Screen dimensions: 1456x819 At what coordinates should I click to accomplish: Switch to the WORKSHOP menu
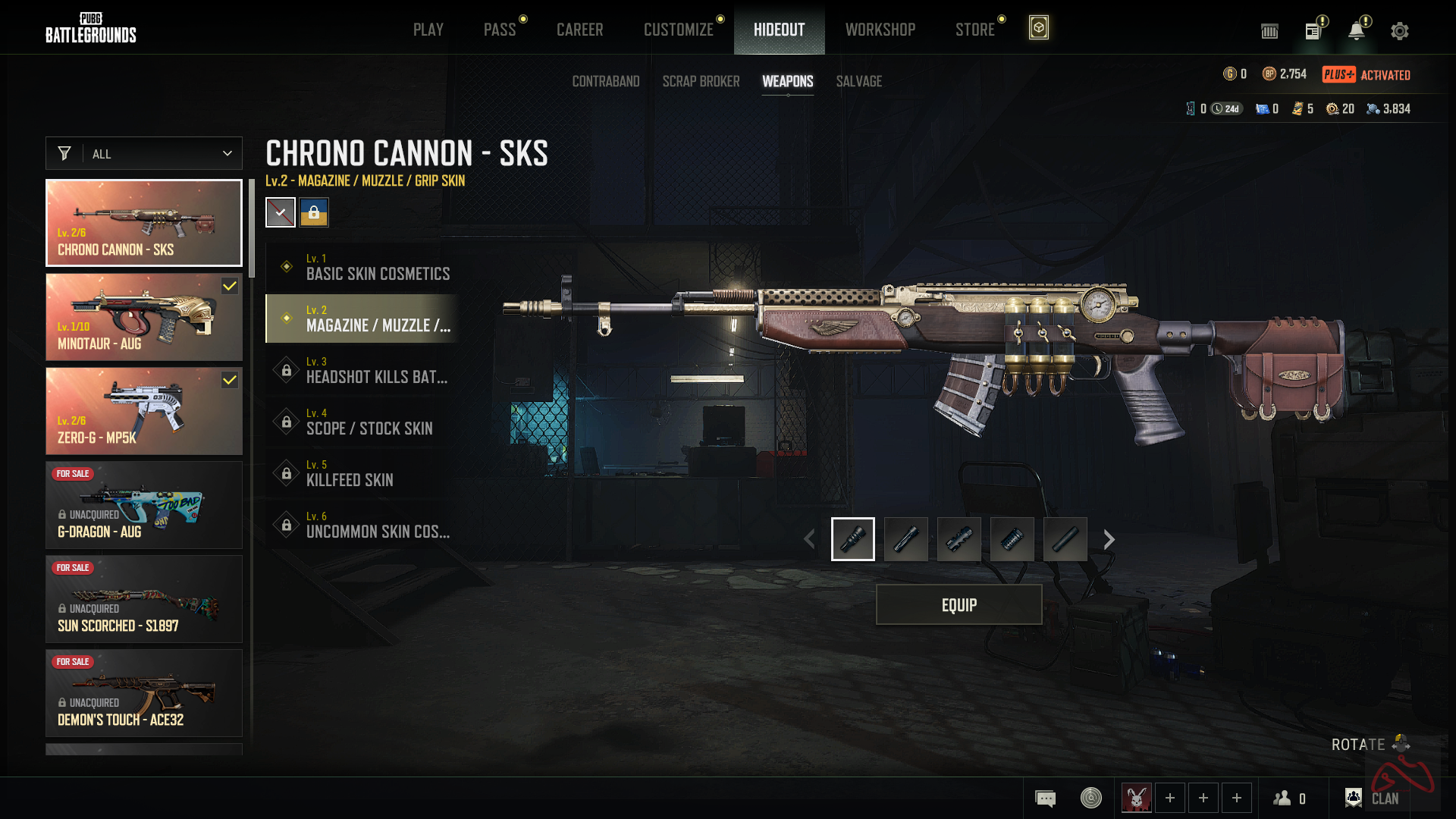[880, 30]
